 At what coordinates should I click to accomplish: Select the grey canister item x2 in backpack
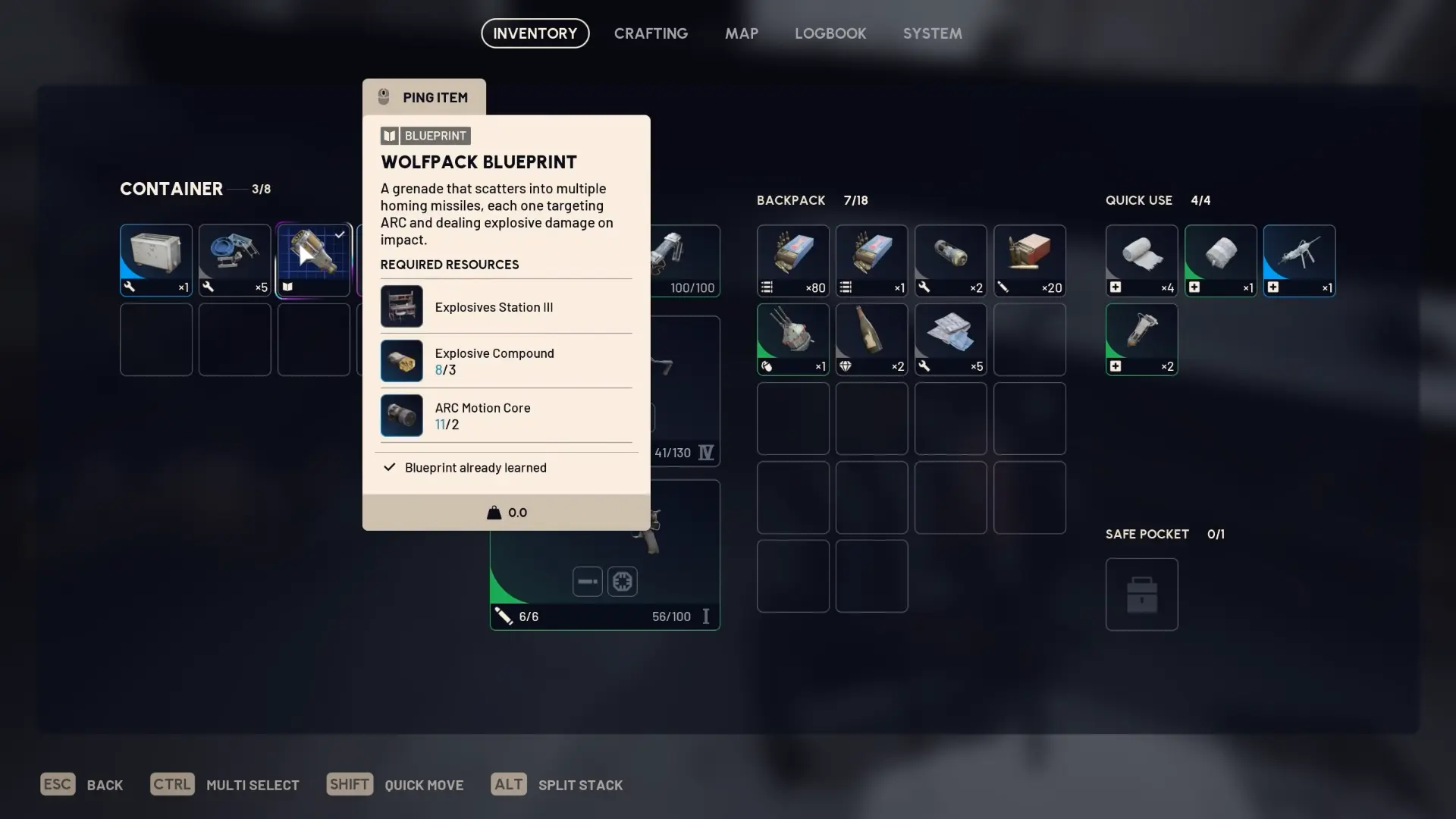click(950, 260)
